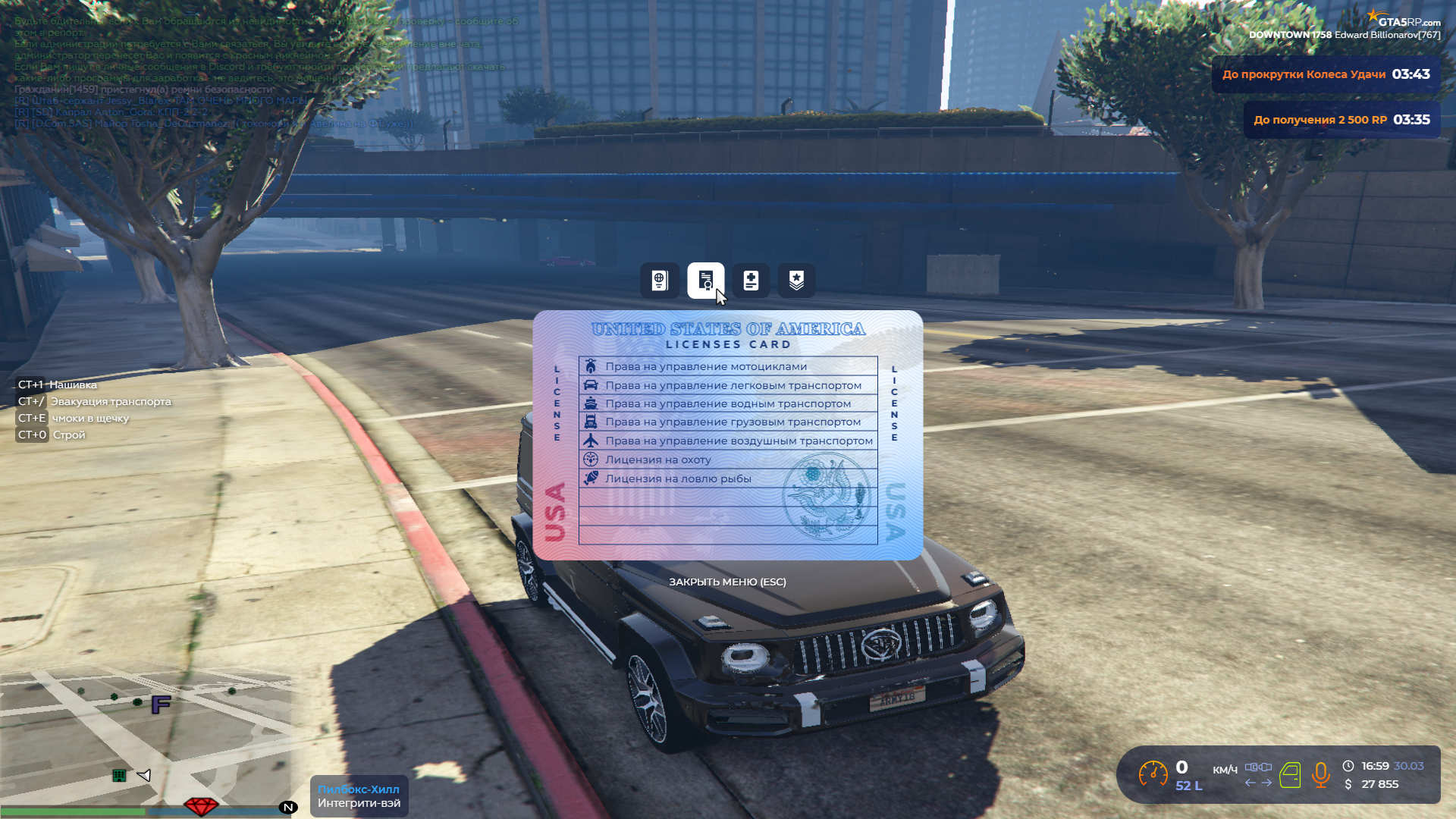Screen dimensions: 1456x819
Task: Select the motorcycle license row
Action: [x=728, y=366]
